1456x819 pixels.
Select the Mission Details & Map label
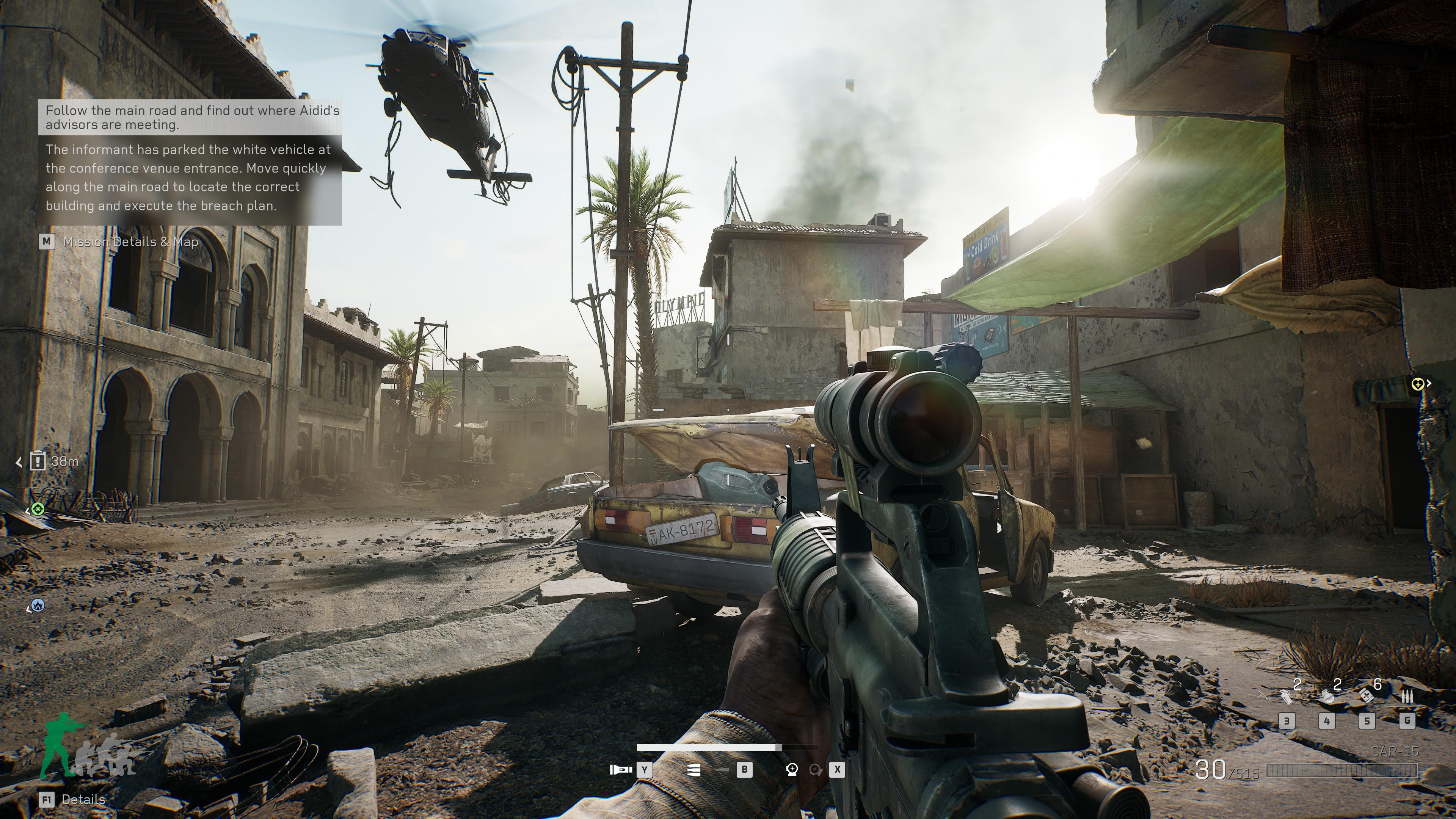[130, 242]
